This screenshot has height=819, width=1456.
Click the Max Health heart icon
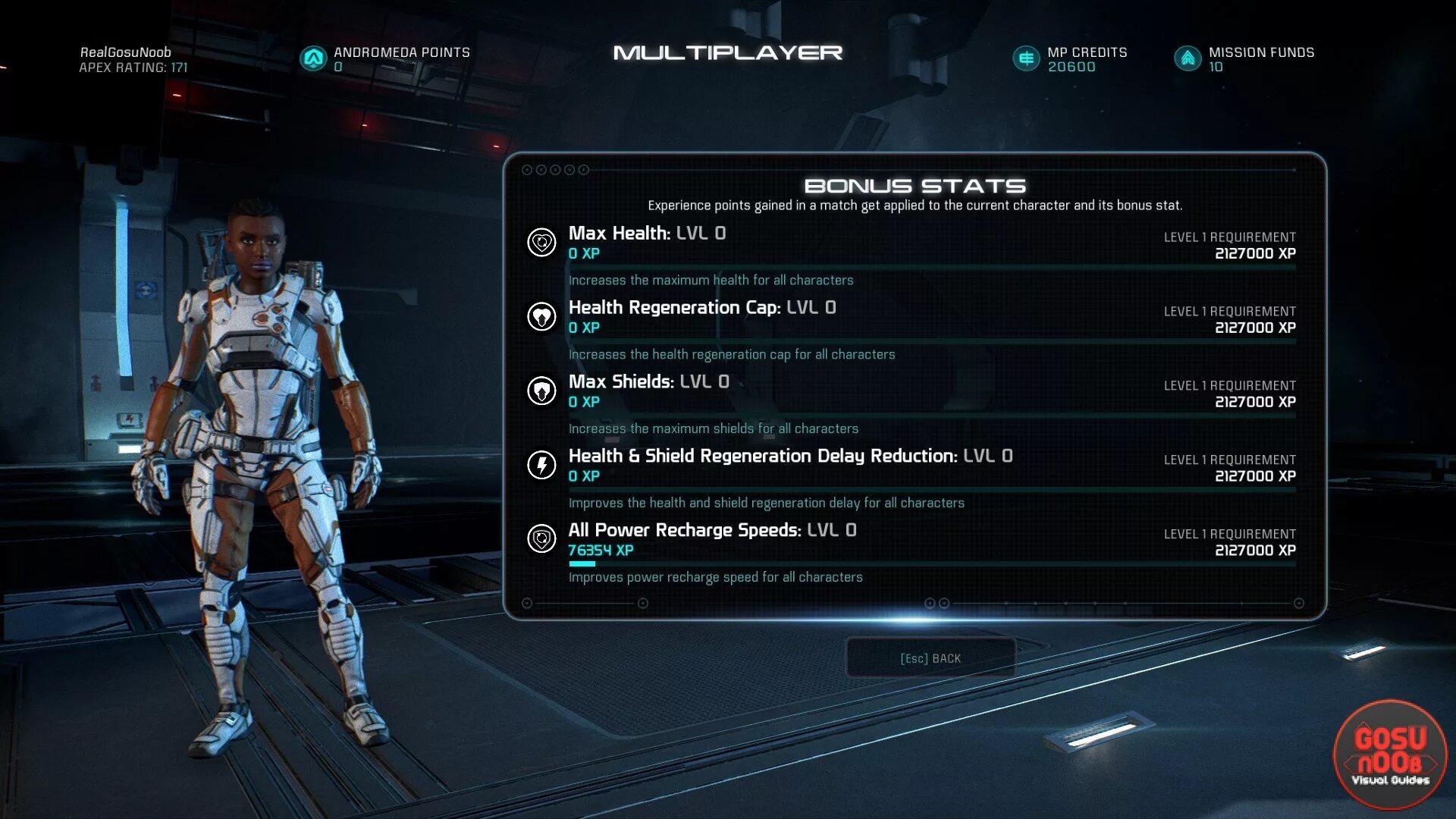pos(541,243)
